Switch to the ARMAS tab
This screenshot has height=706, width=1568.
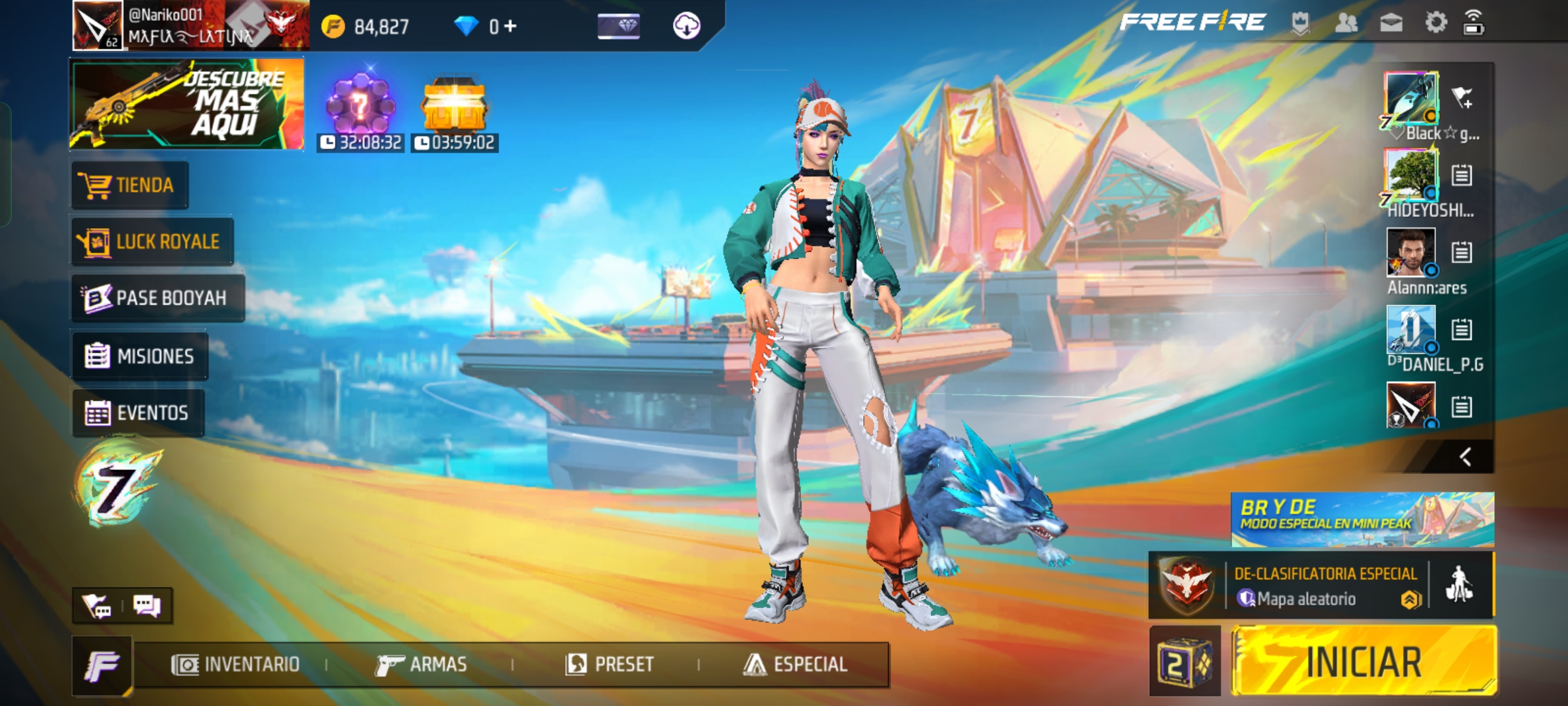(421, 665)
